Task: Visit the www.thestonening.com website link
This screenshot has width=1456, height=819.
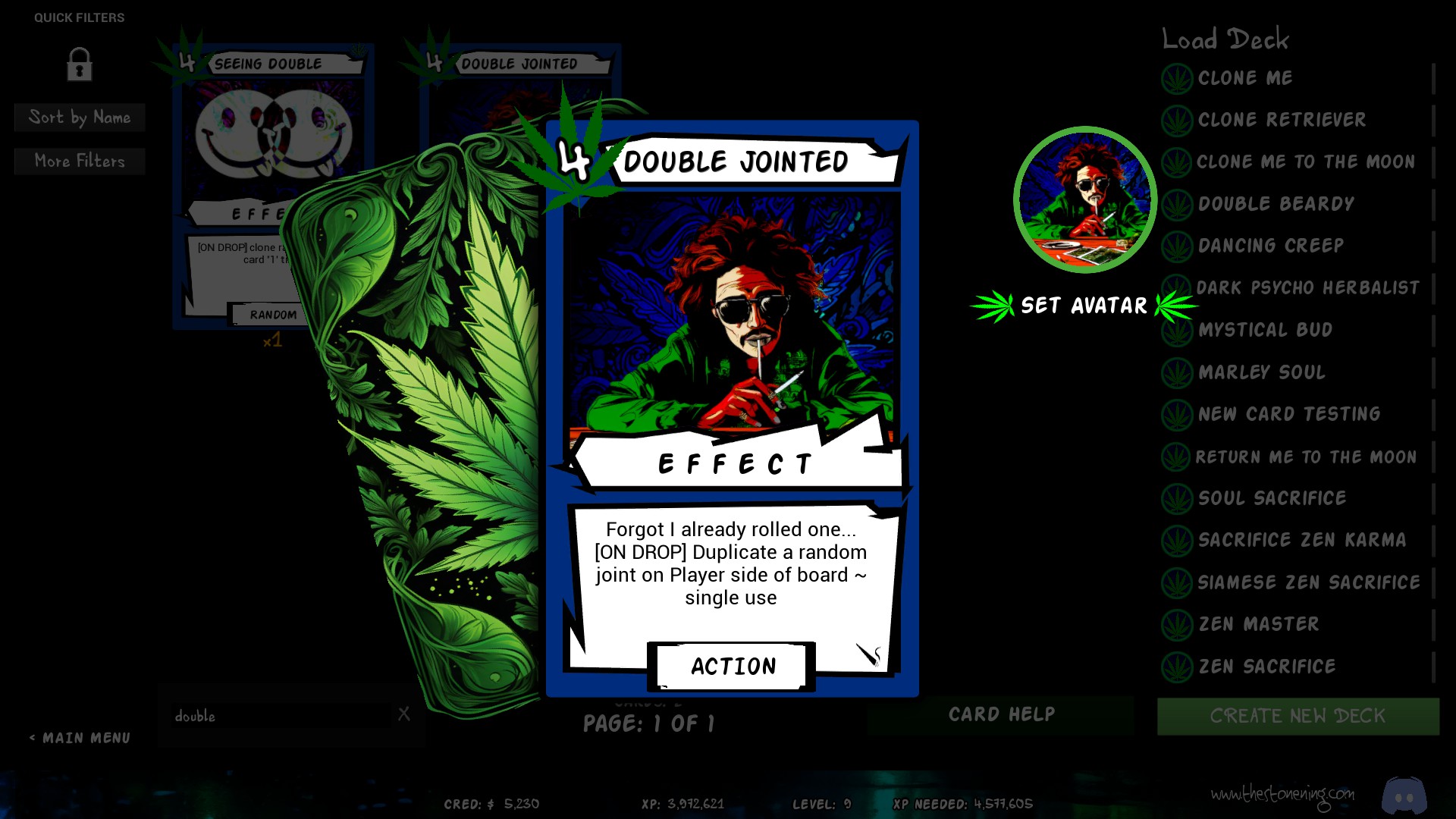Action: point(1282,795)
